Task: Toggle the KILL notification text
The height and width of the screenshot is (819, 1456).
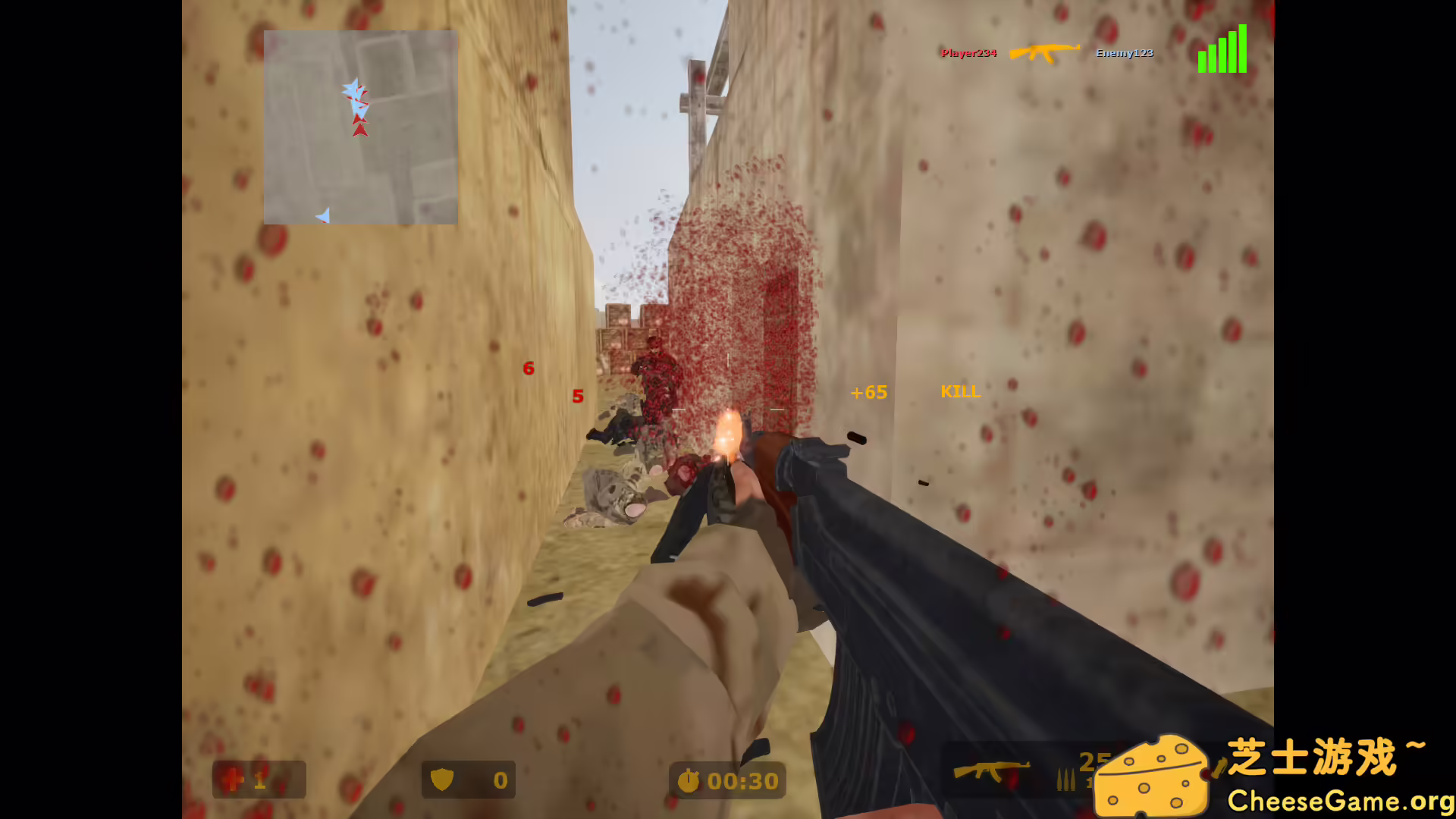Action: click(960, 393)
